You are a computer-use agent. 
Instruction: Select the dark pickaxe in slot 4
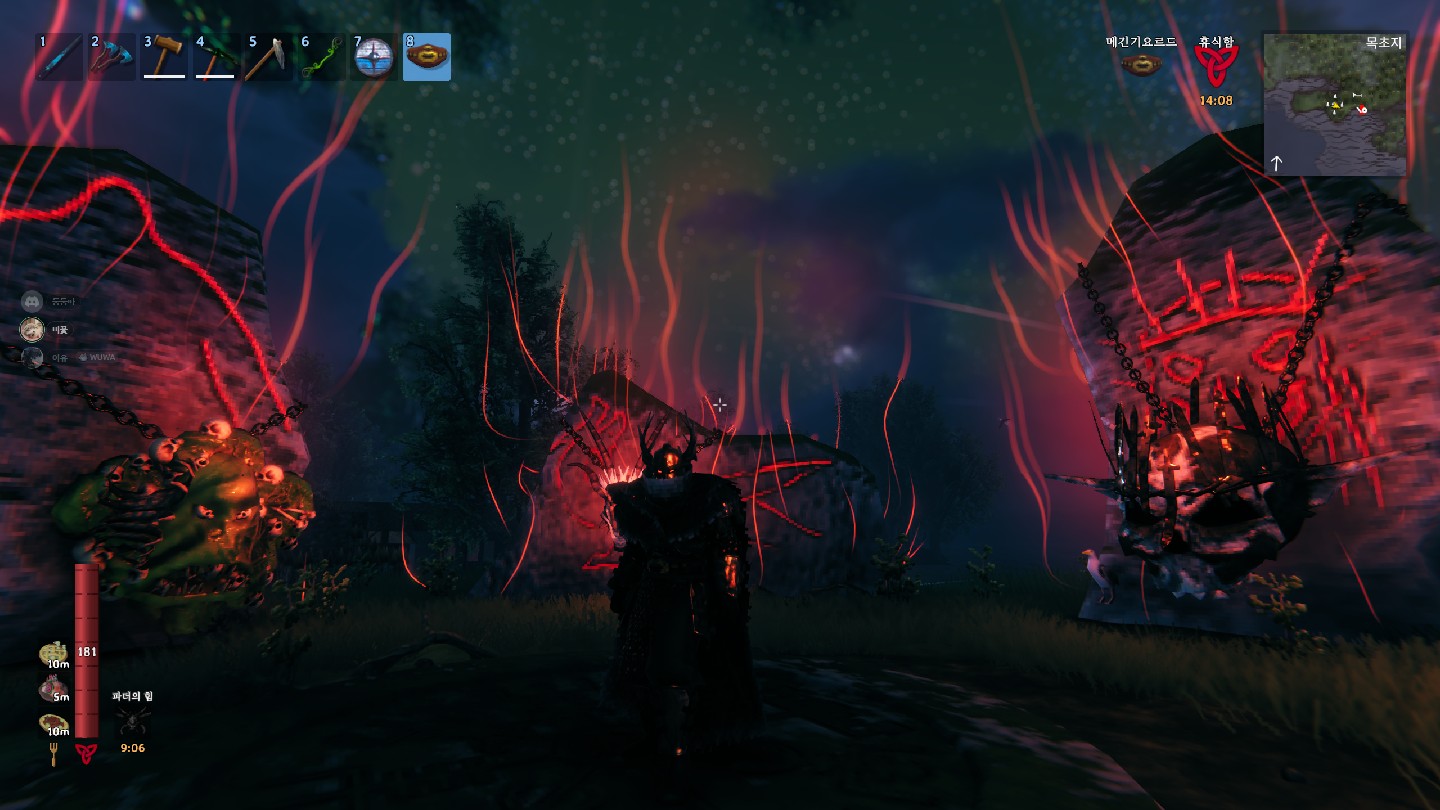[x=216, y=57]
